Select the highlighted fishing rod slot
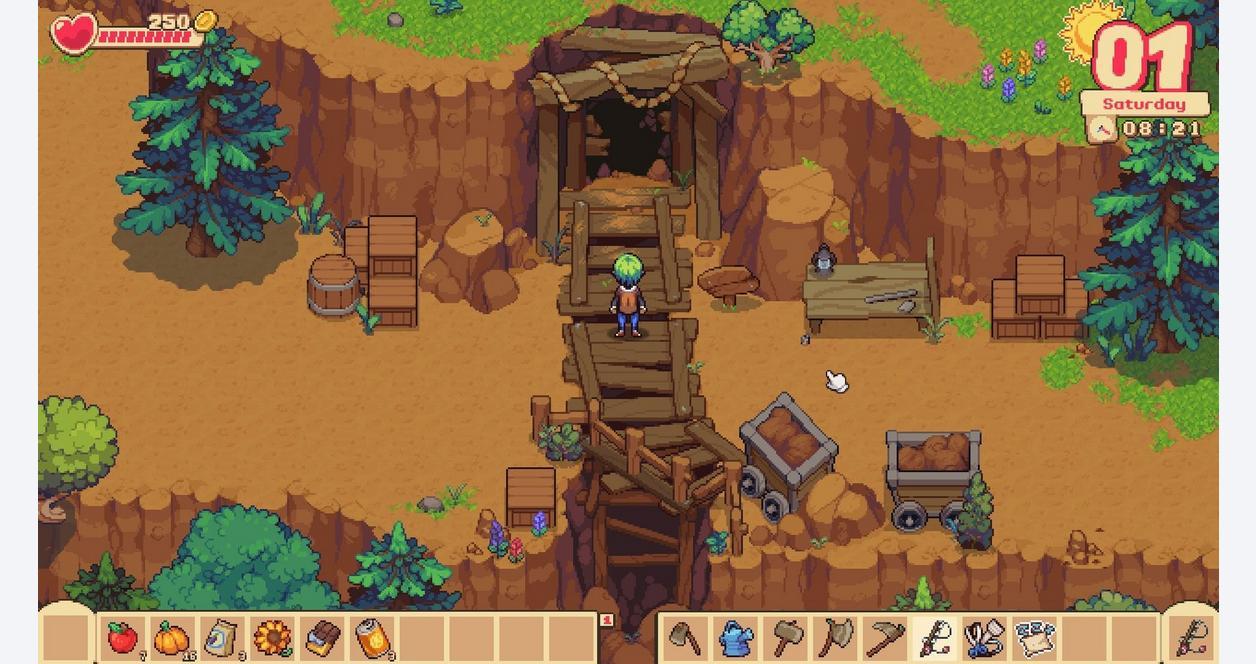Viewport: 1256px width, 664px height. [x=936, y=638]
